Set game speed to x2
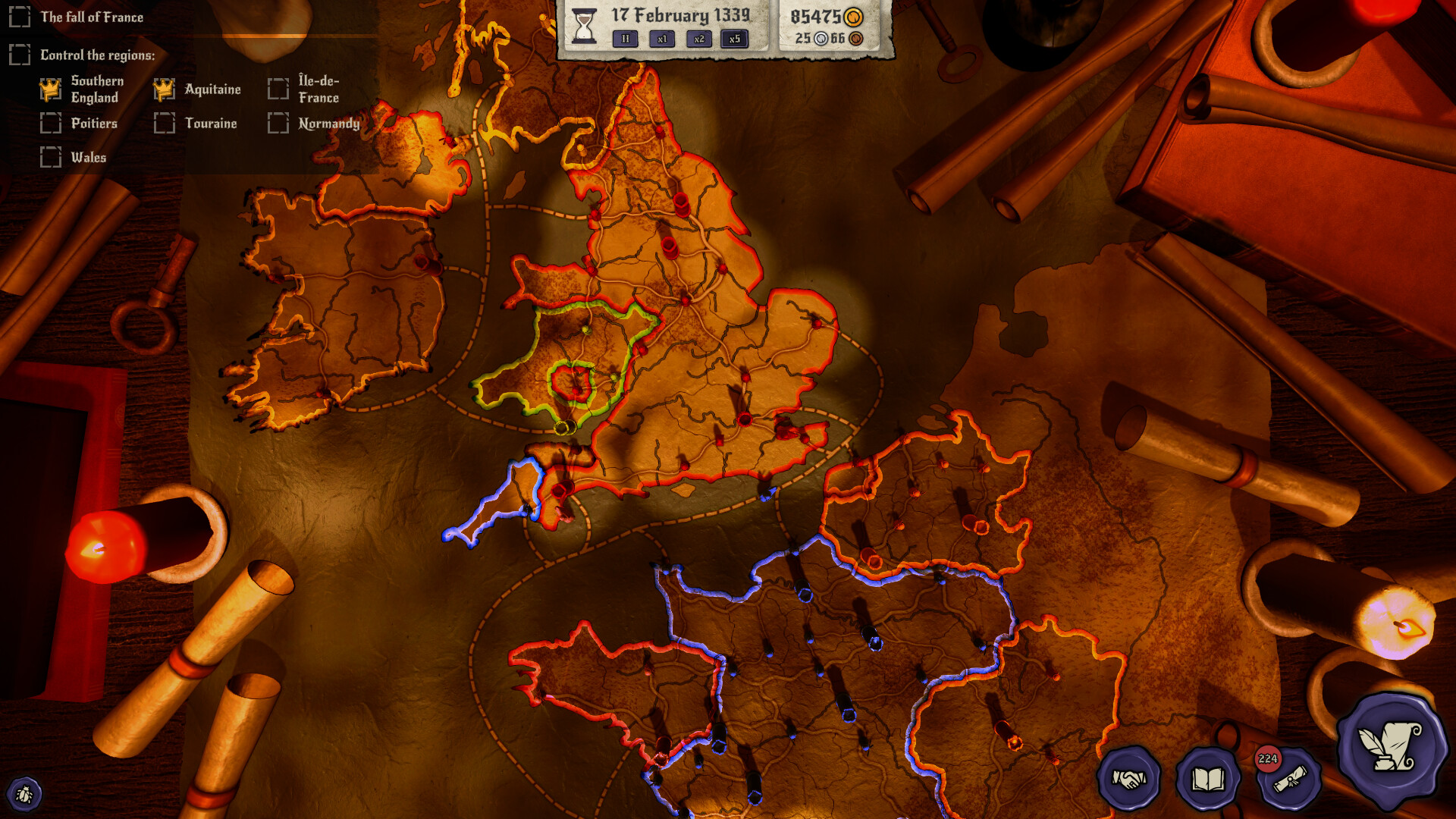Viewport: 1456px width, 819px height. pyautogui.click(x=698, y=39)
